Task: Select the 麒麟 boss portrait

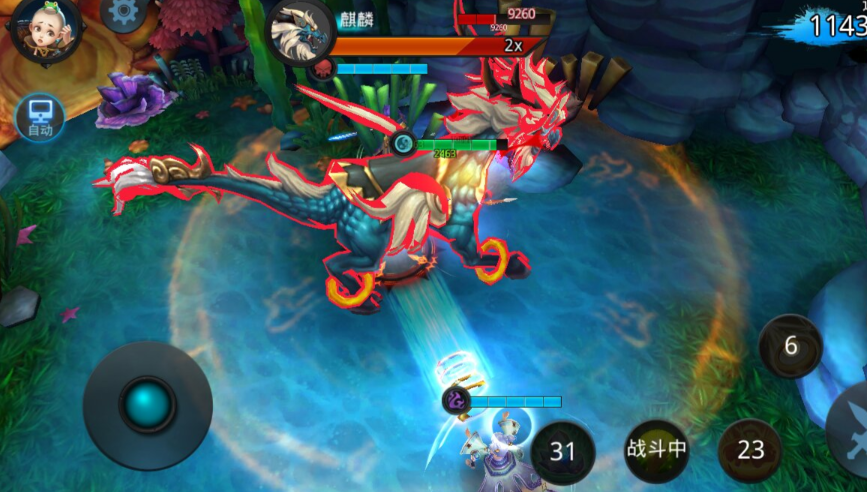Action: point(302,33)
